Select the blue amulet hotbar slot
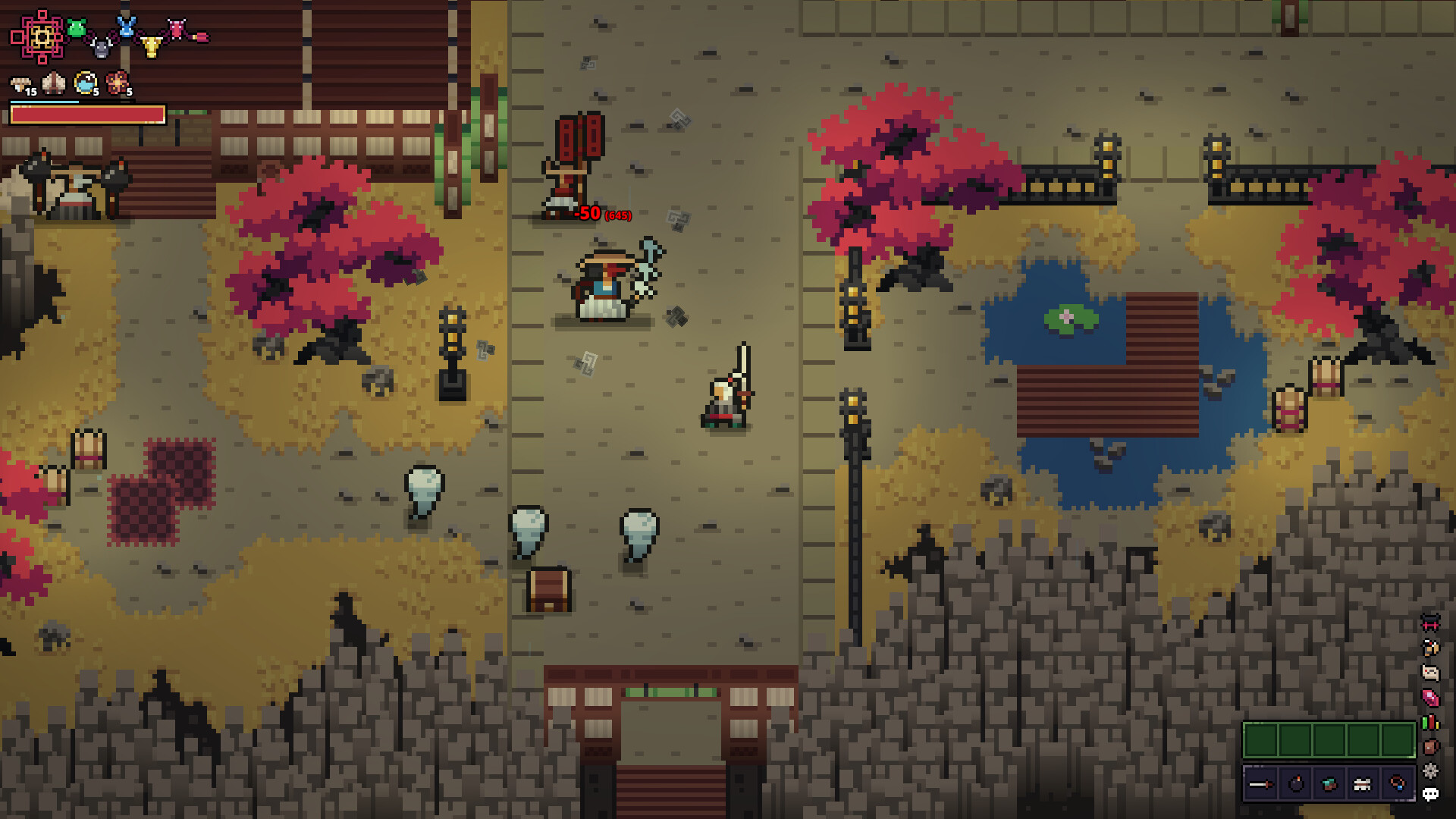 click(1399, 785)
